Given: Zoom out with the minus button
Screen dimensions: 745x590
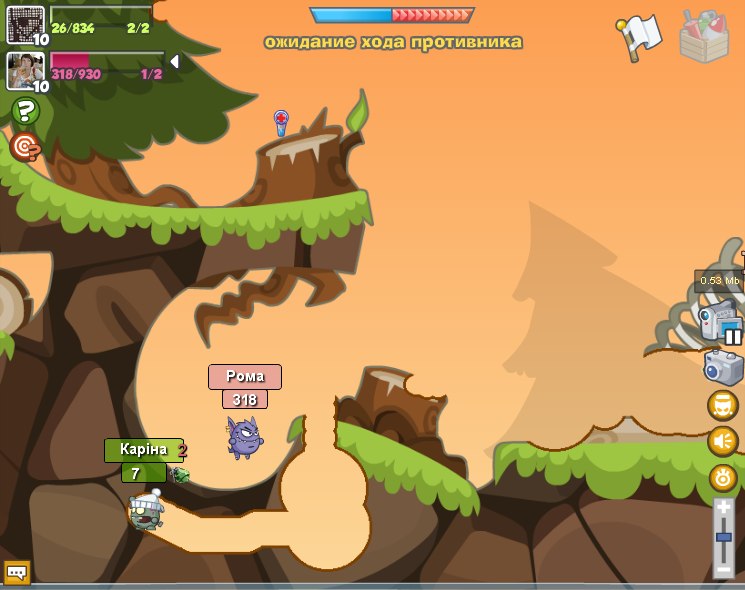Looking at the screenshot, I should pyautogui.click(x=724, y=570).
